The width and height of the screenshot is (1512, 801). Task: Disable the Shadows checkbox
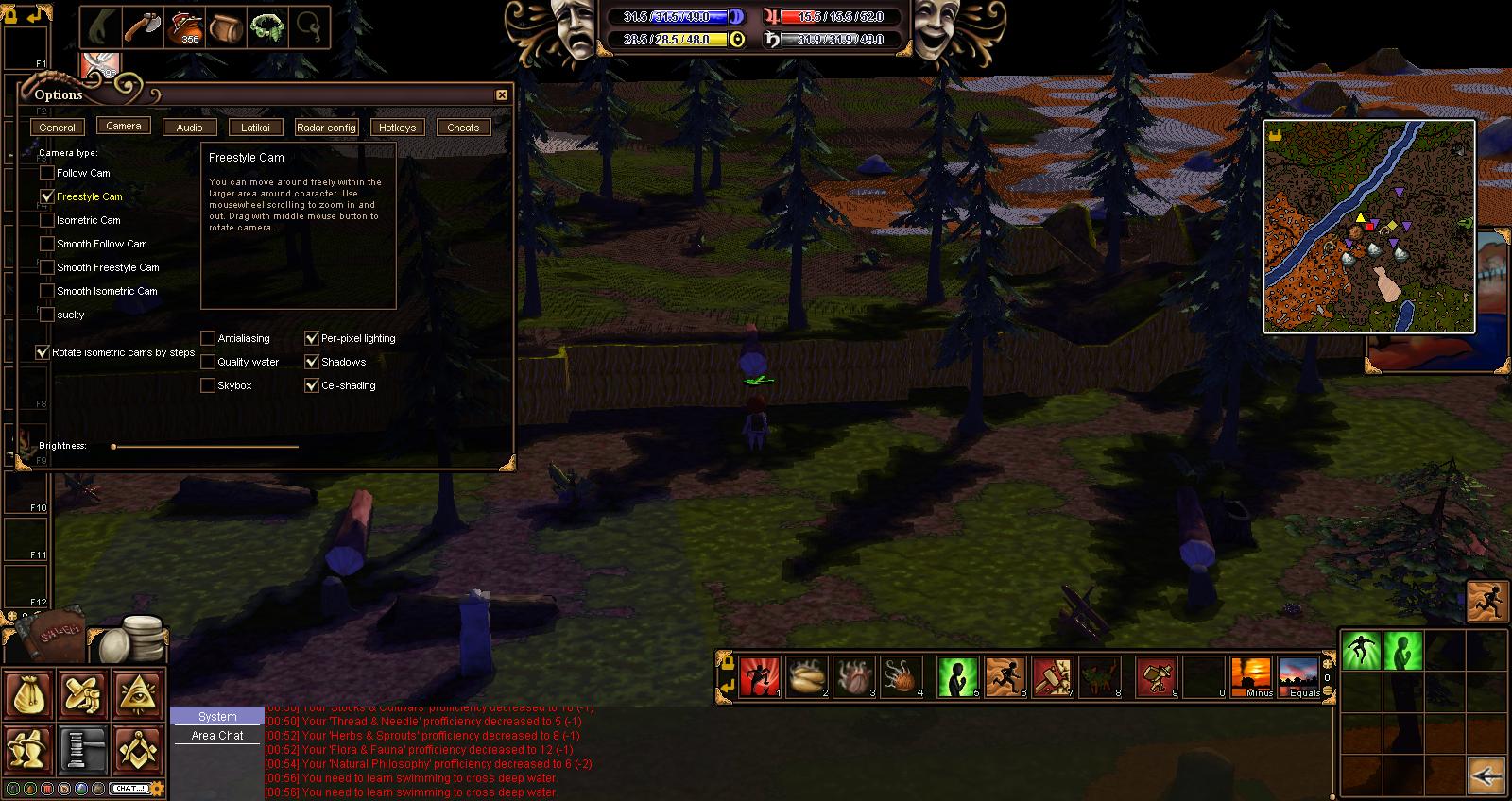(x=312, y=363)
